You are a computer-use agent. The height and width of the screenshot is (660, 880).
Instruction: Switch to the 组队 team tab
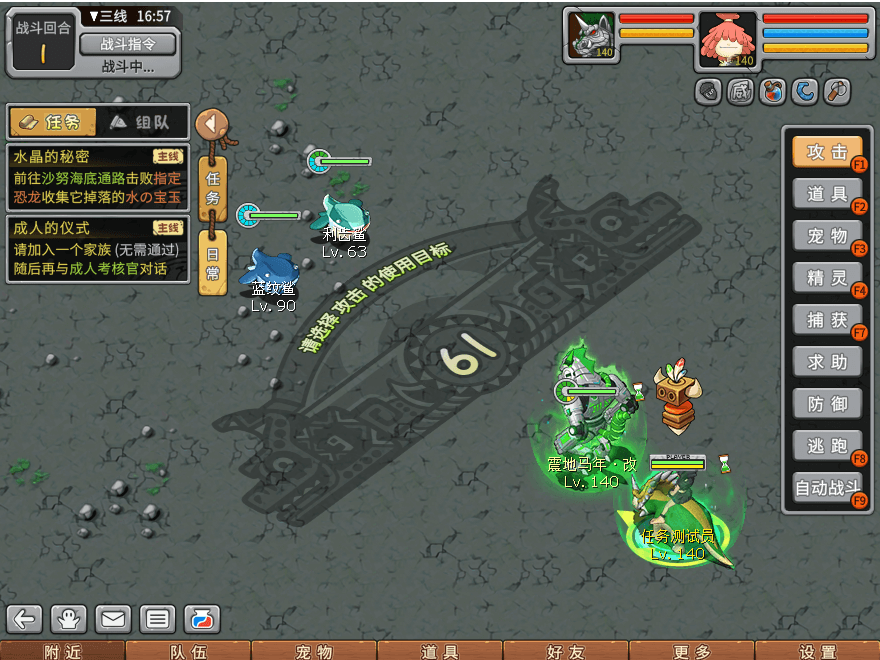pyautogui.click(x=143, y=122)
